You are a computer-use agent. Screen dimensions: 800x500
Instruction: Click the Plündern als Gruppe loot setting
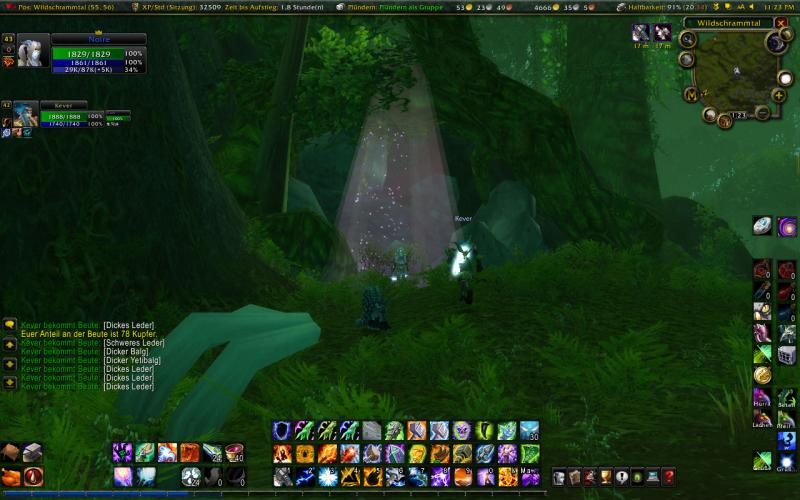(x=398, y=7)
